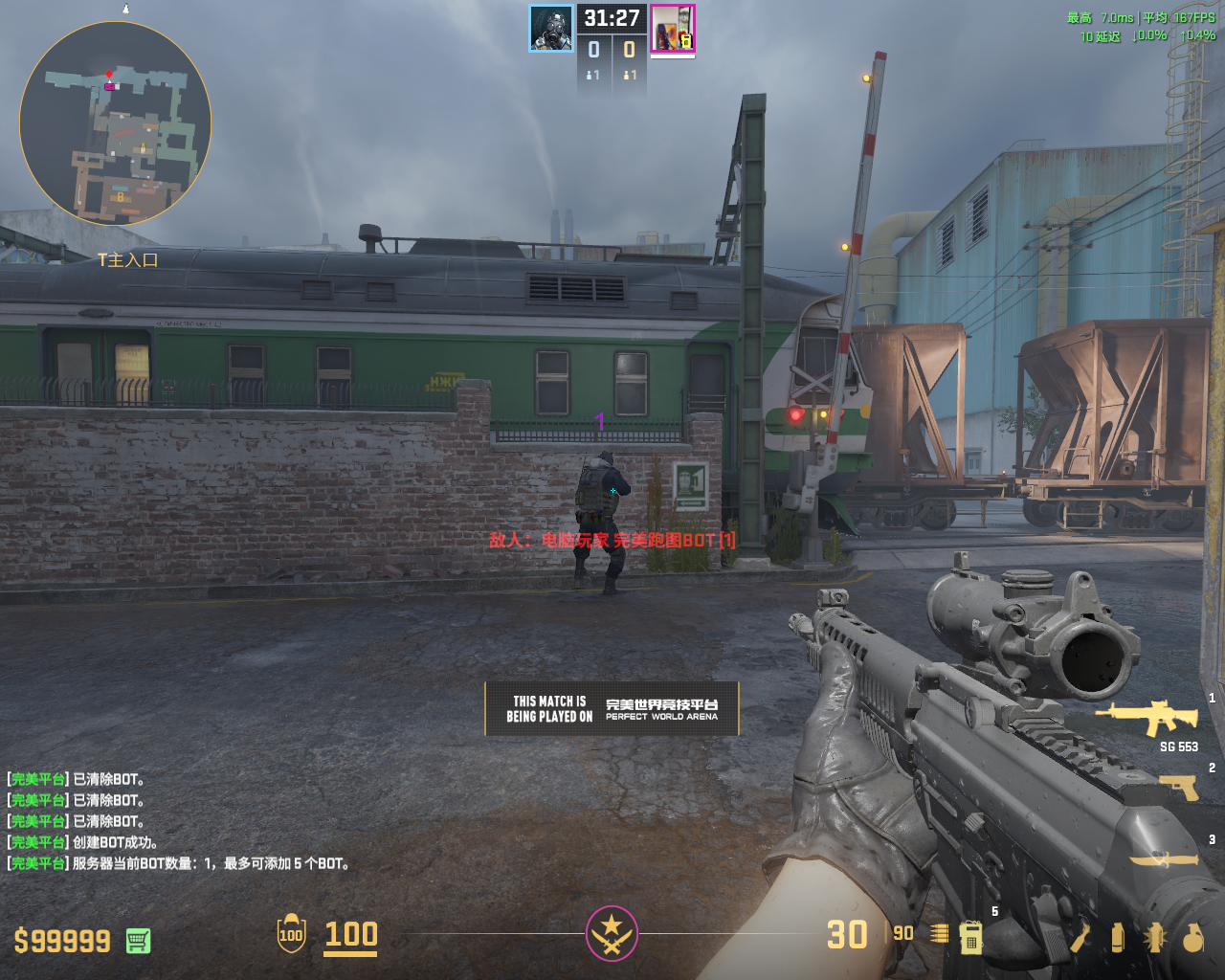Click the circular radar minimap
Screen dimensions: 1225x980
point(115,123)
